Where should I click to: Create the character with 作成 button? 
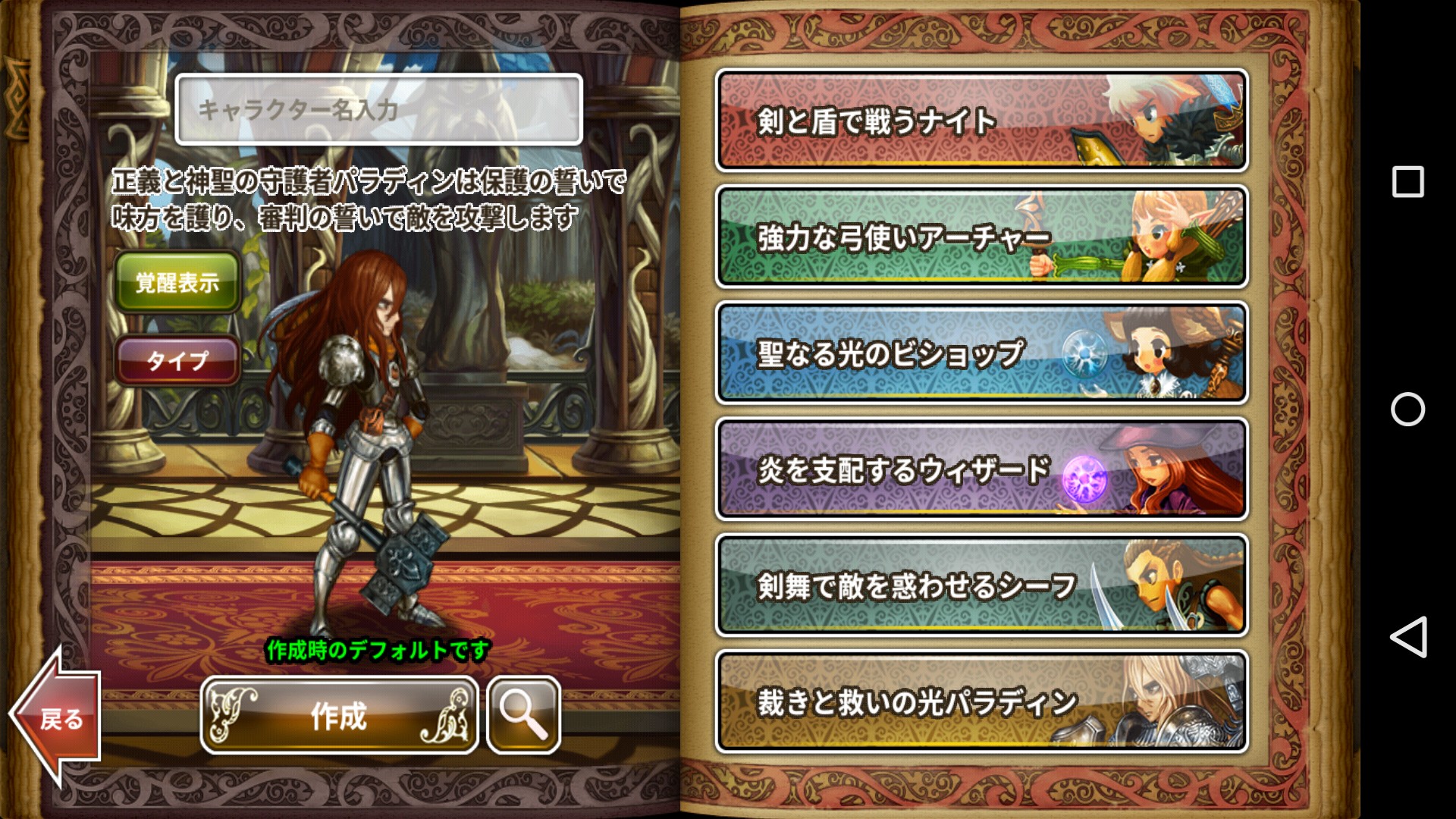tap(339, 715)
